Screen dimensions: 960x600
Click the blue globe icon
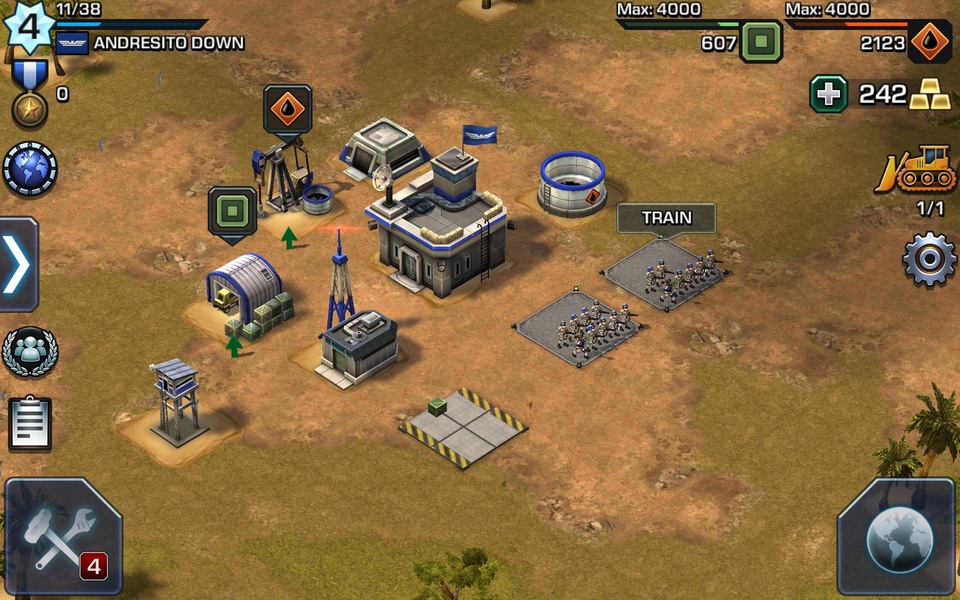click(x=30, y=168)
